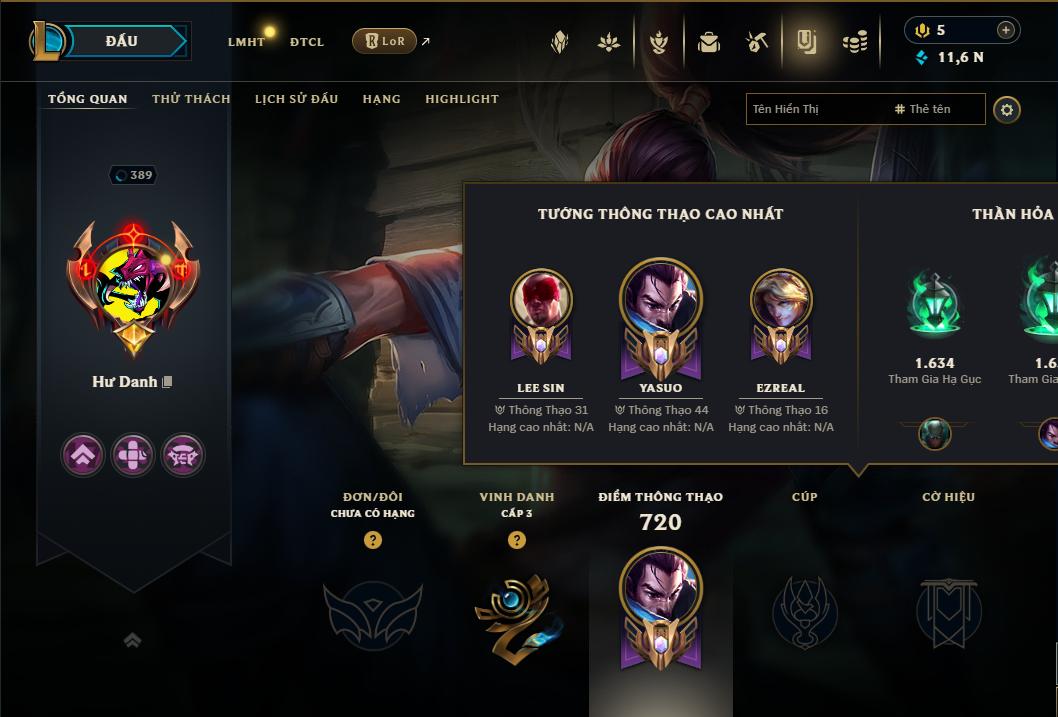
Task: Add RP with the plus button
Action: (1005, 30)
